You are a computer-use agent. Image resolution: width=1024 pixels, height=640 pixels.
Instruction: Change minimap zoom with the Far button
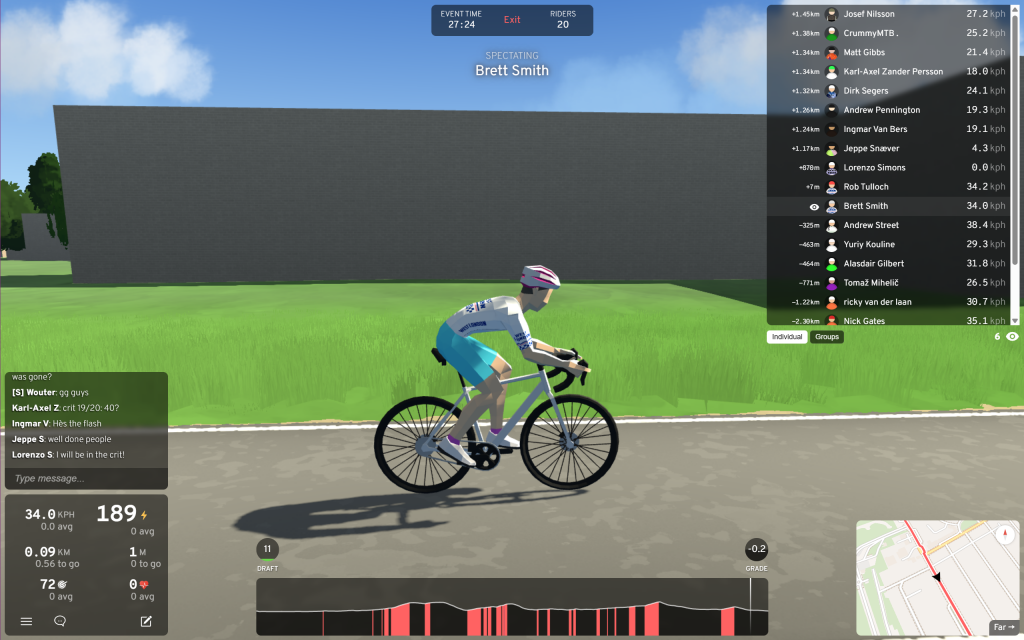click(x=1003, y=627)
